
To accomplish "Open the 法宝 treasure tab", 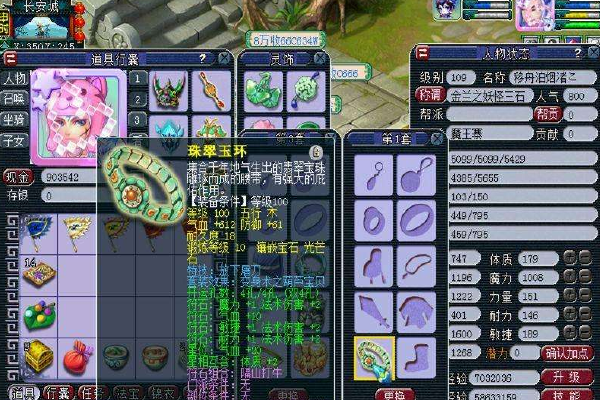I will (x=126, y=392).
